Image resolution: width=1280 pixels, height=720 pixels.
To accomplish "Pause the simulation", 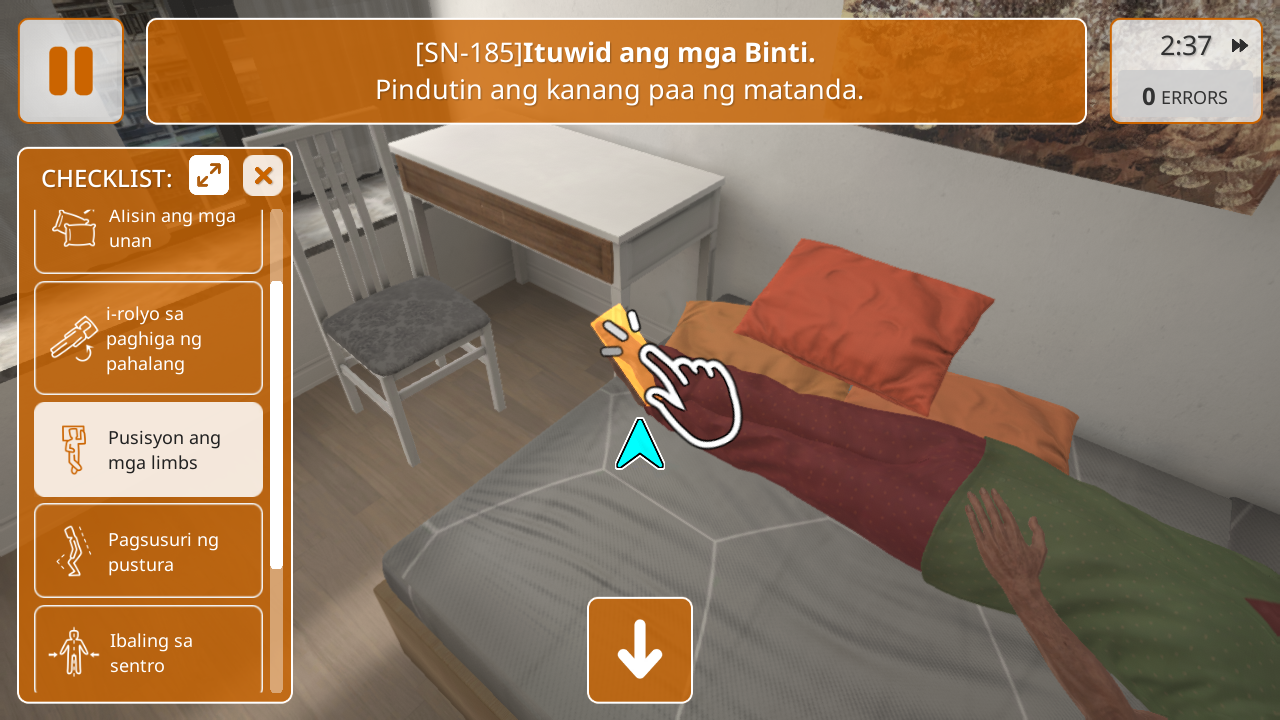I will coord(71,71).
